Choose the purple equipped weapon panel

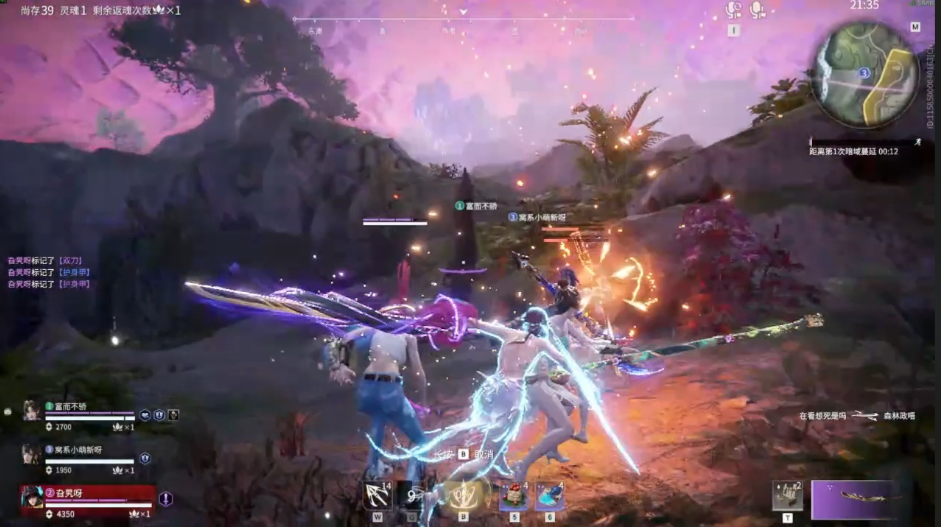pos(853,499)
